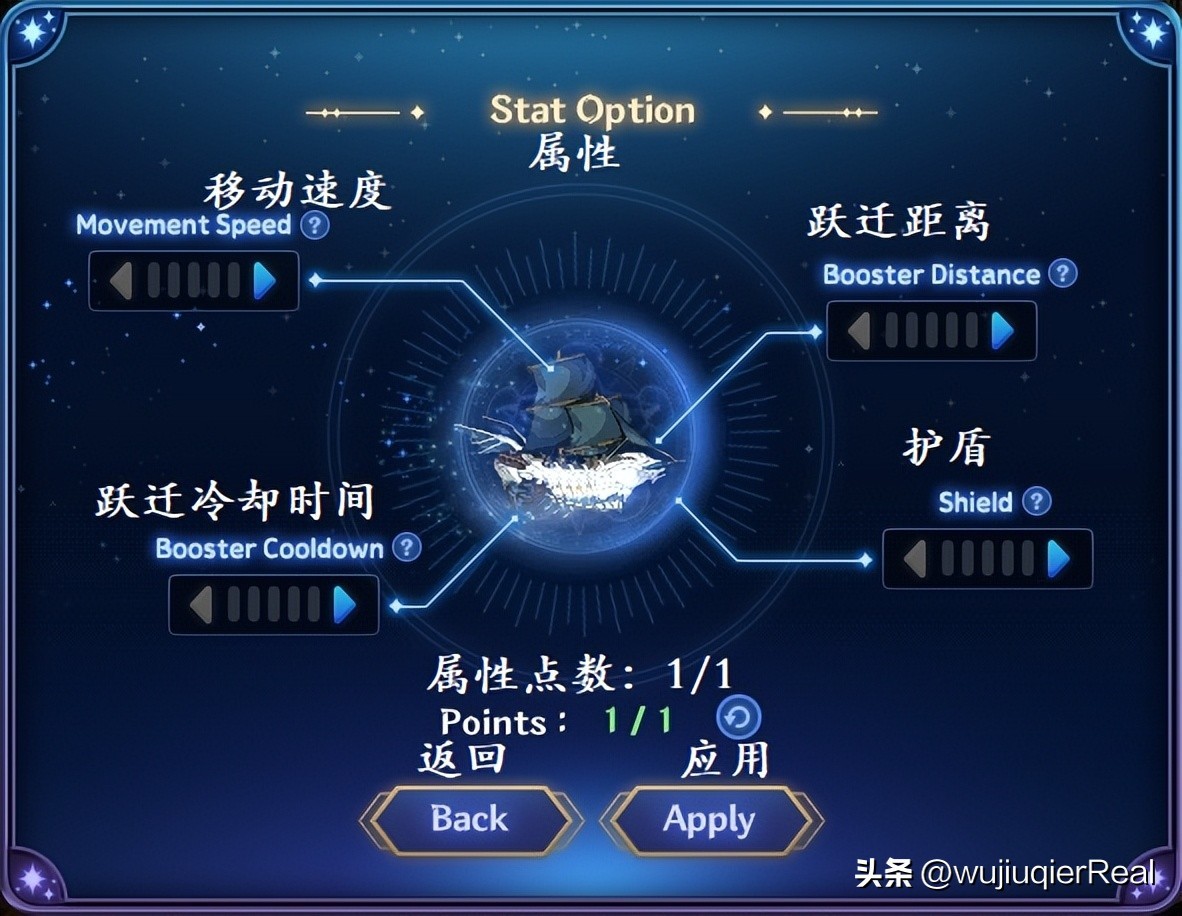
Task: Increase Booster Cooldown with the right arrow
Action: click(344, 605)
